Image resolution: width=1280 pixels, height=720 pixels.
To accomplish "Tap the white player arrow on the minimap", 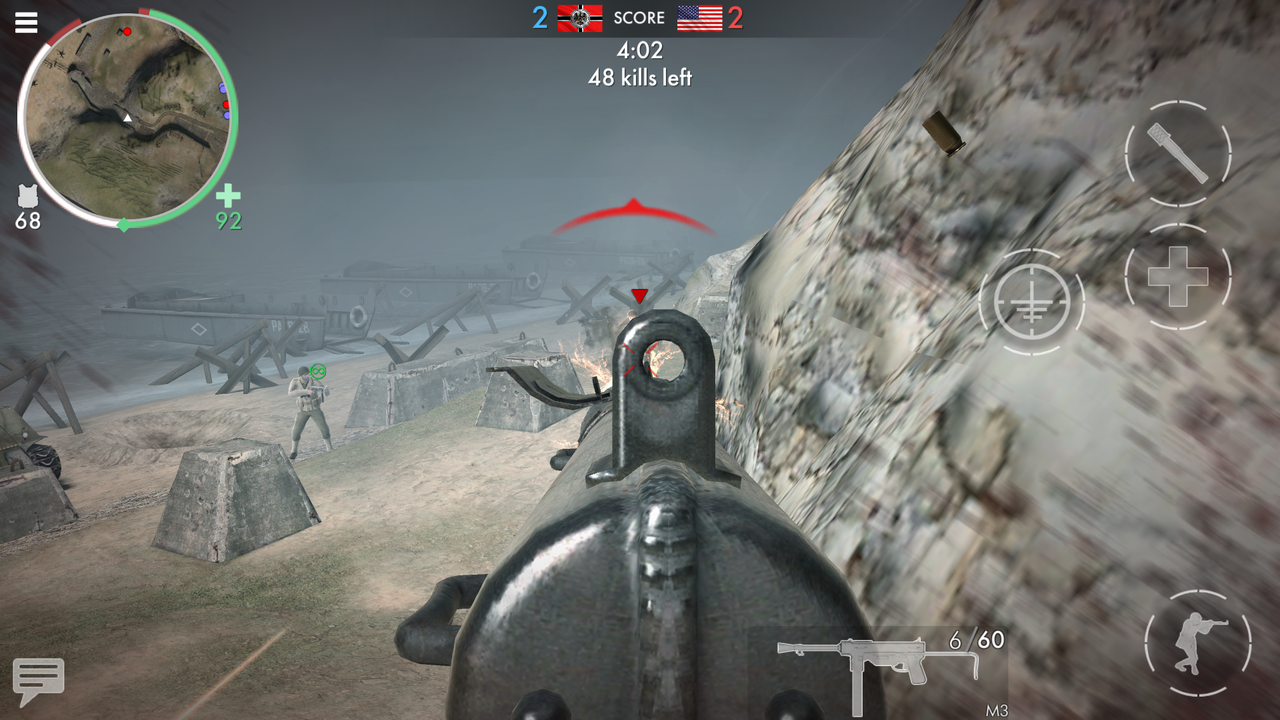I will (x=126, y=117).
